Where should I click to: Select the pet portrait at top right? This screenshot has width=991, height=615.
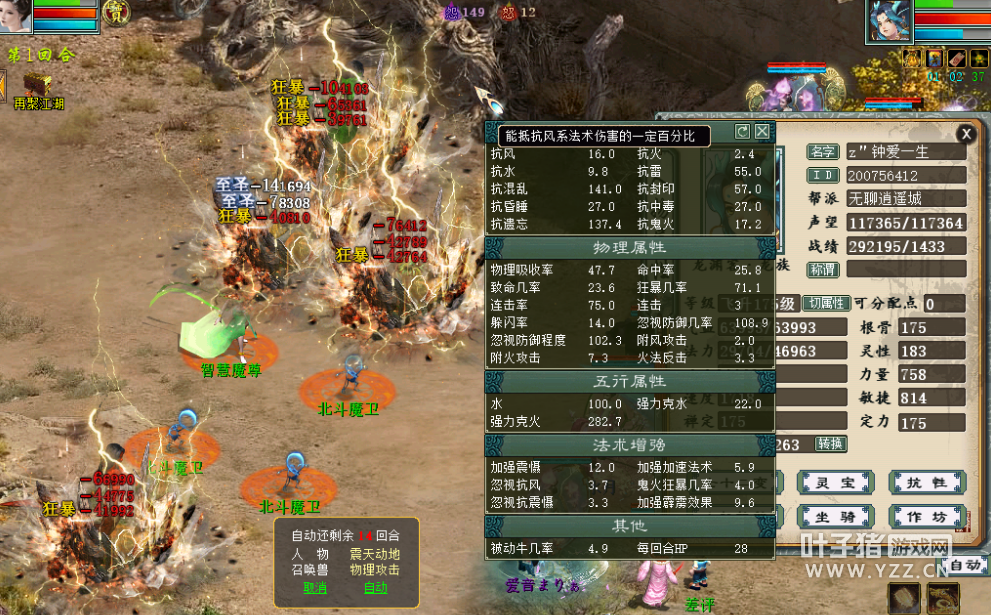click(x=889, y=20)
